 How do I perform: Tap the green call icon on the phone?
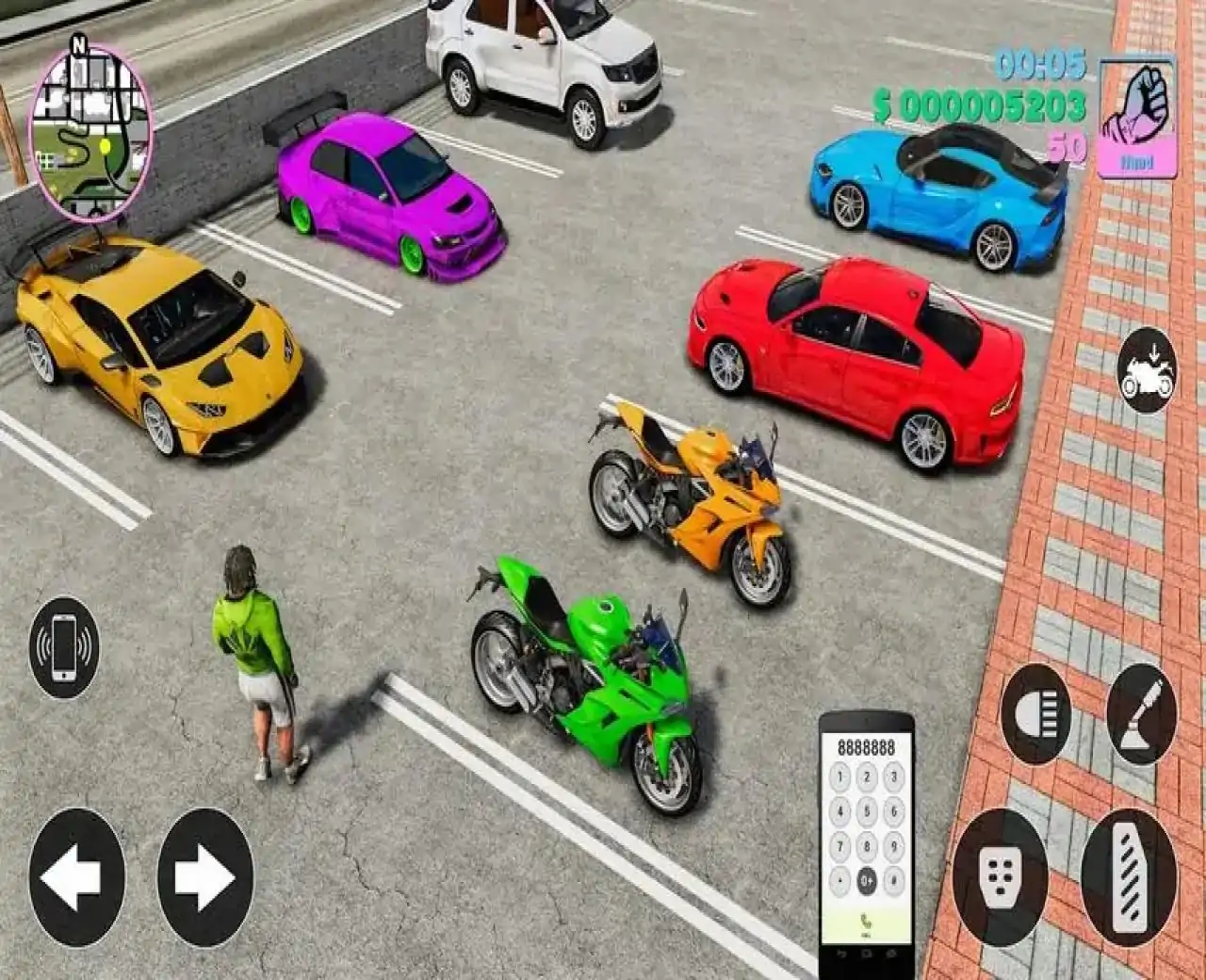coord(867,920)
